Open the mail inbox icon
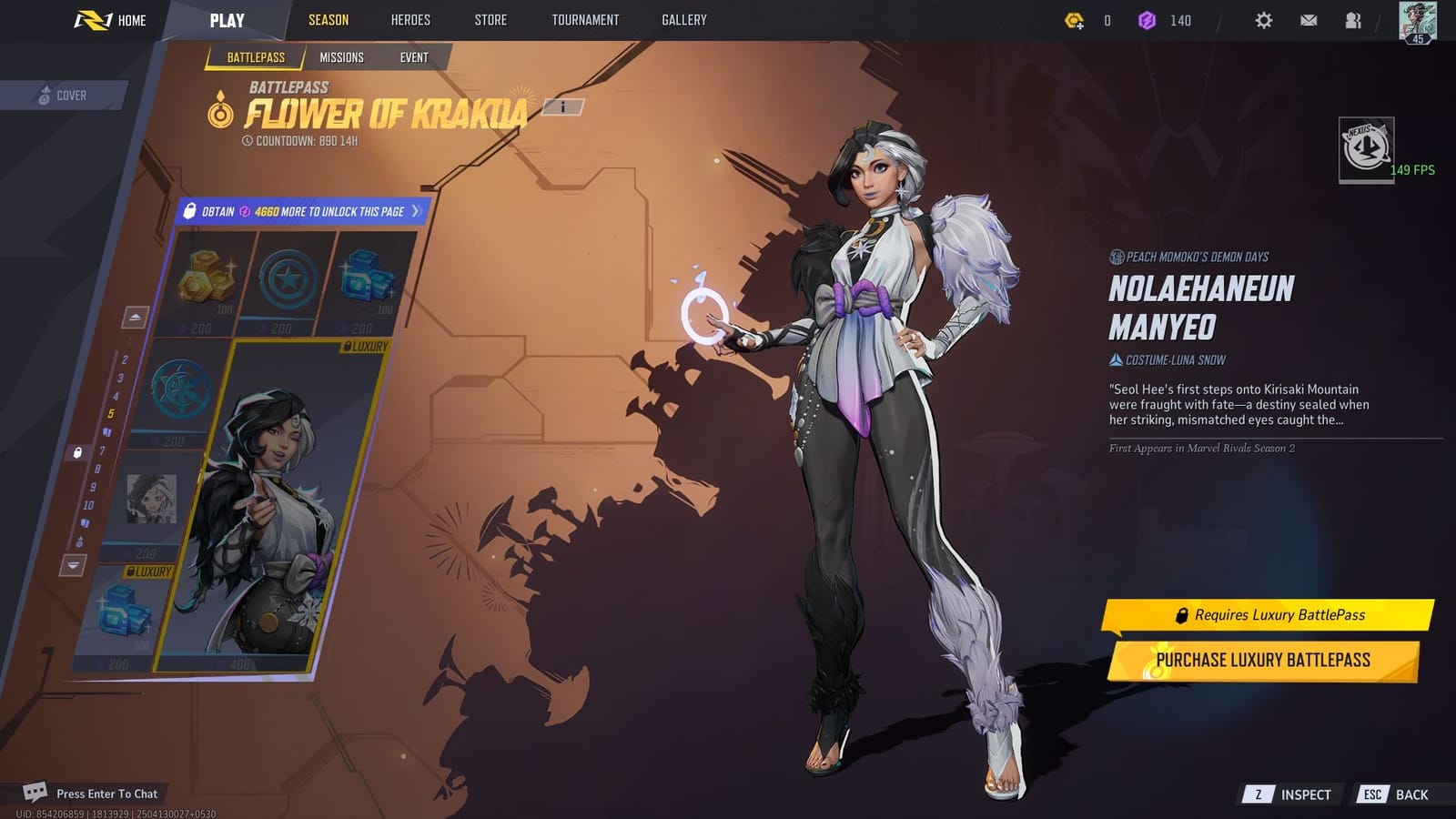This screenshot has width=1456, height=819. coord(1309,19)
